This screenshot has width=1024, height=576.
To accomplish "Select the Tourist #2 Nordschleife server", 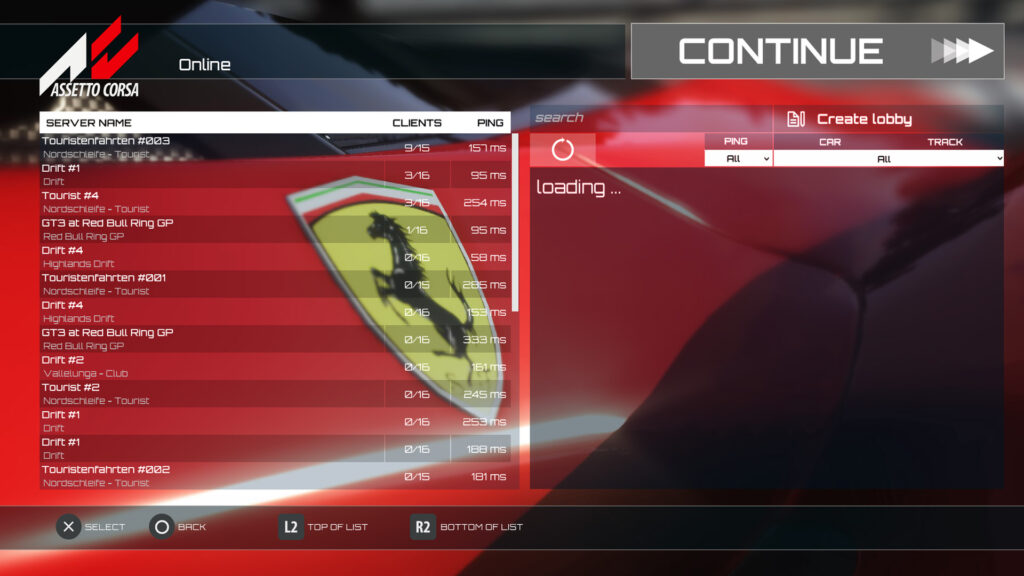I will point(212,393).
